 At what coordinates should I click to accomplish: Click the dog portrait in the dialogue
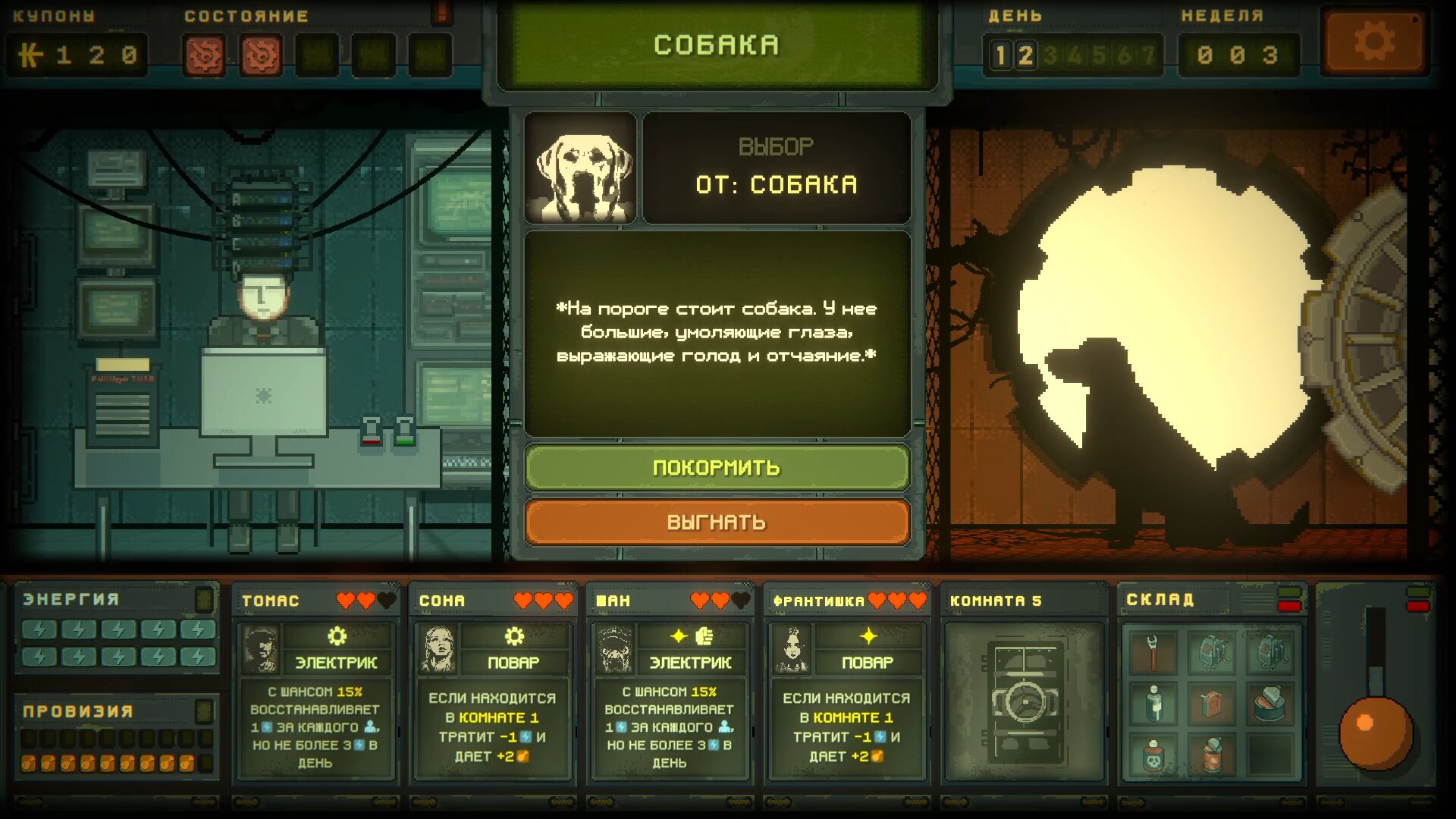click(581, 168)
